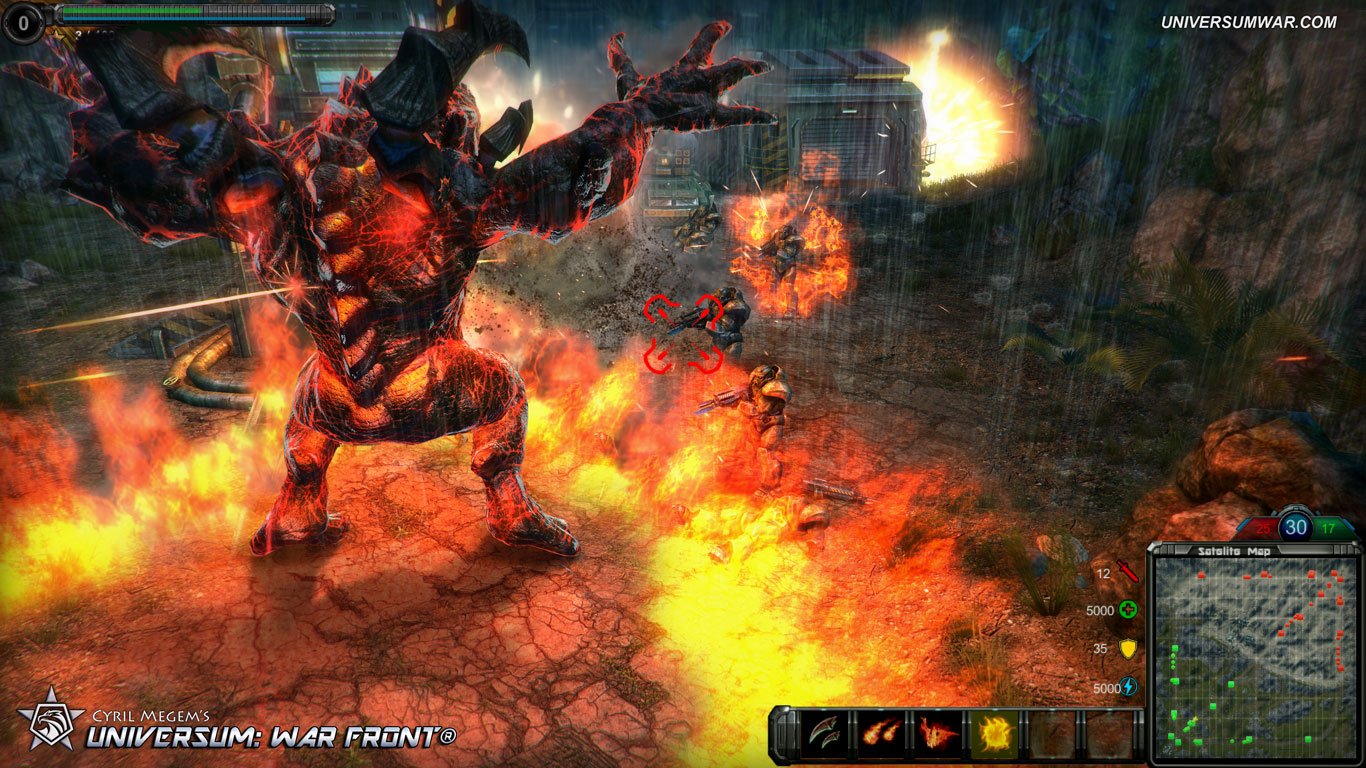Screen dimensions: 1366x768
Task: Click the red sword attack stat icon
Action: (1127, 570)
